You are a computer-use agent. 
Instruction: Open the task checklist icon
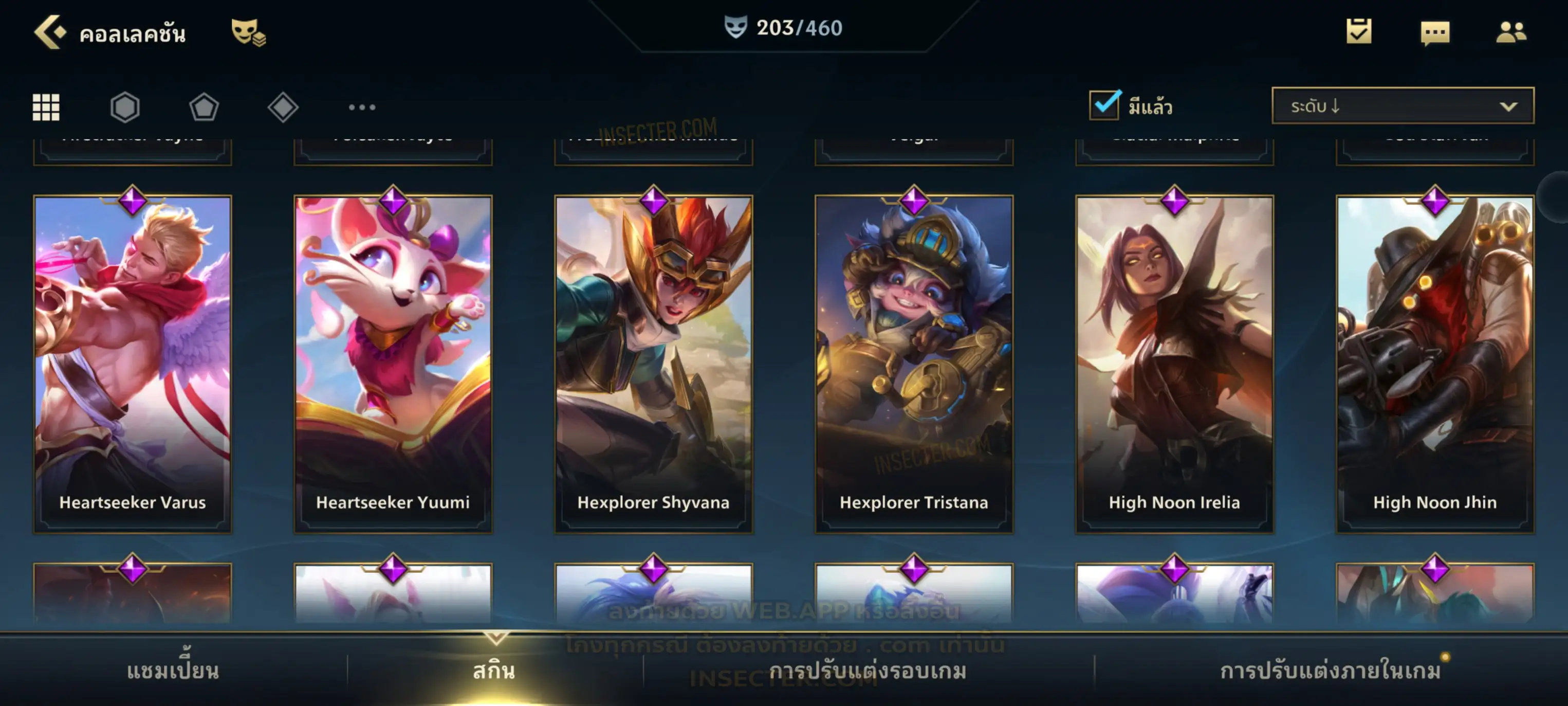point(1359,32)
